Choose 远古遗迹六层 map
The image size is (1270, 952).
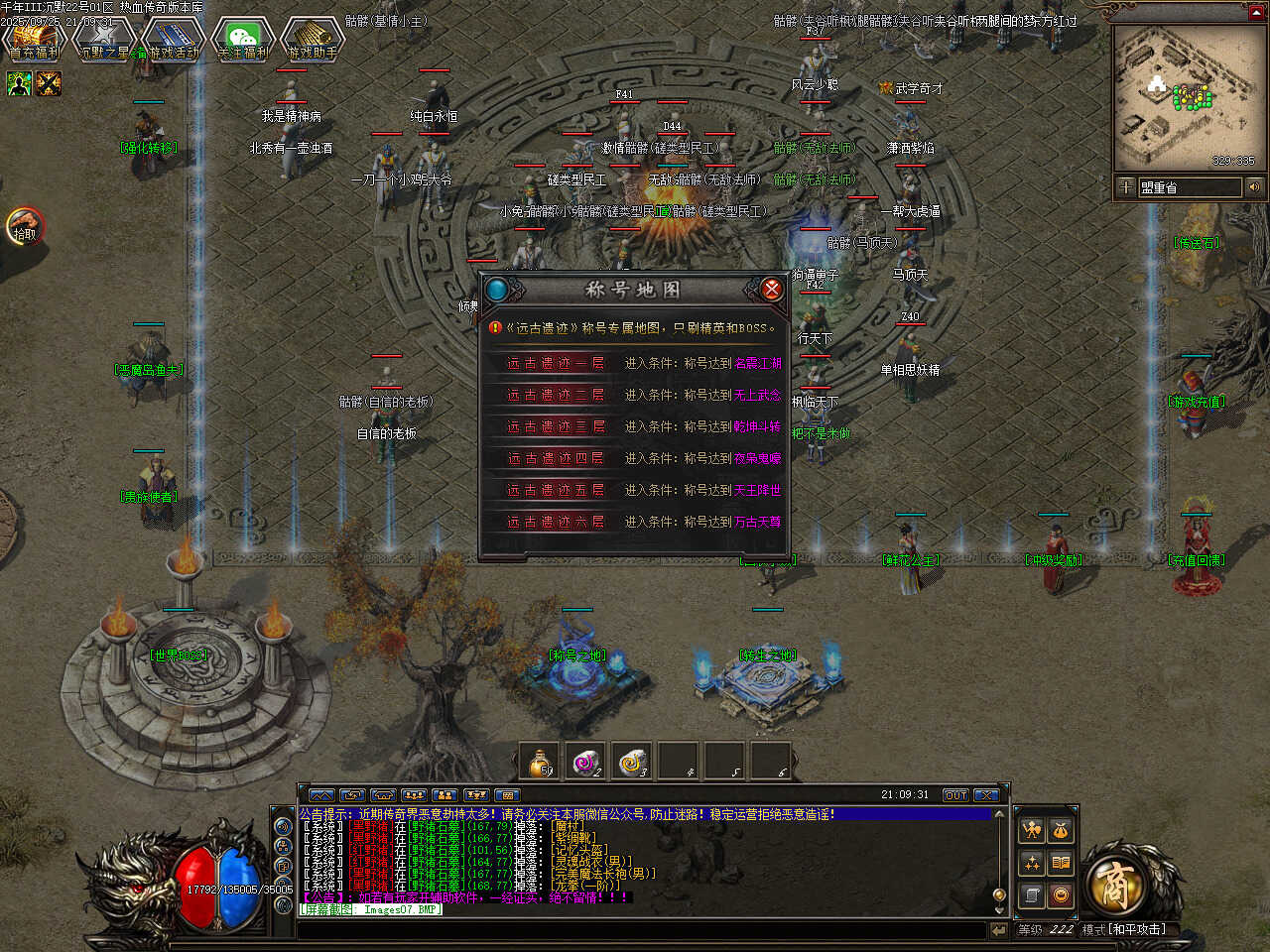click(556, 523)
